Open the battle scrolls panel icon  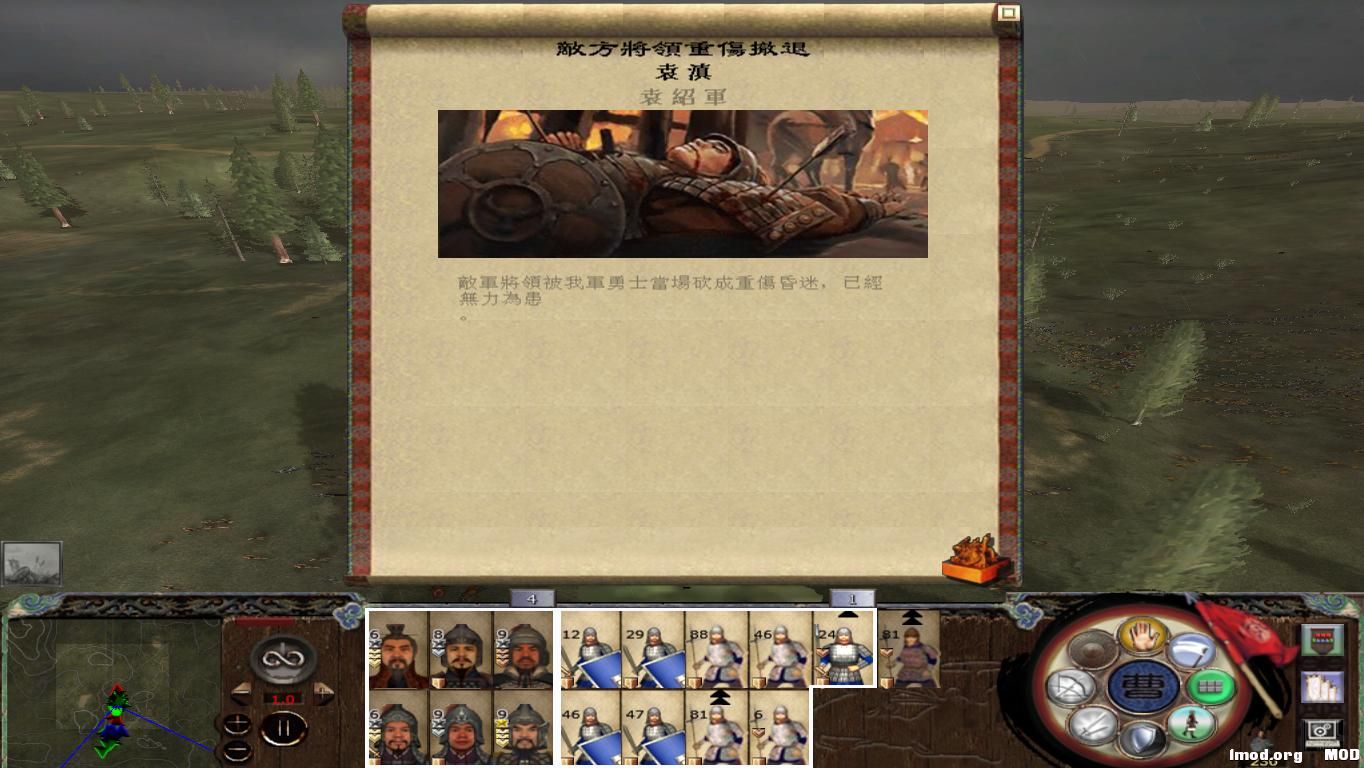pos(1323,688)
